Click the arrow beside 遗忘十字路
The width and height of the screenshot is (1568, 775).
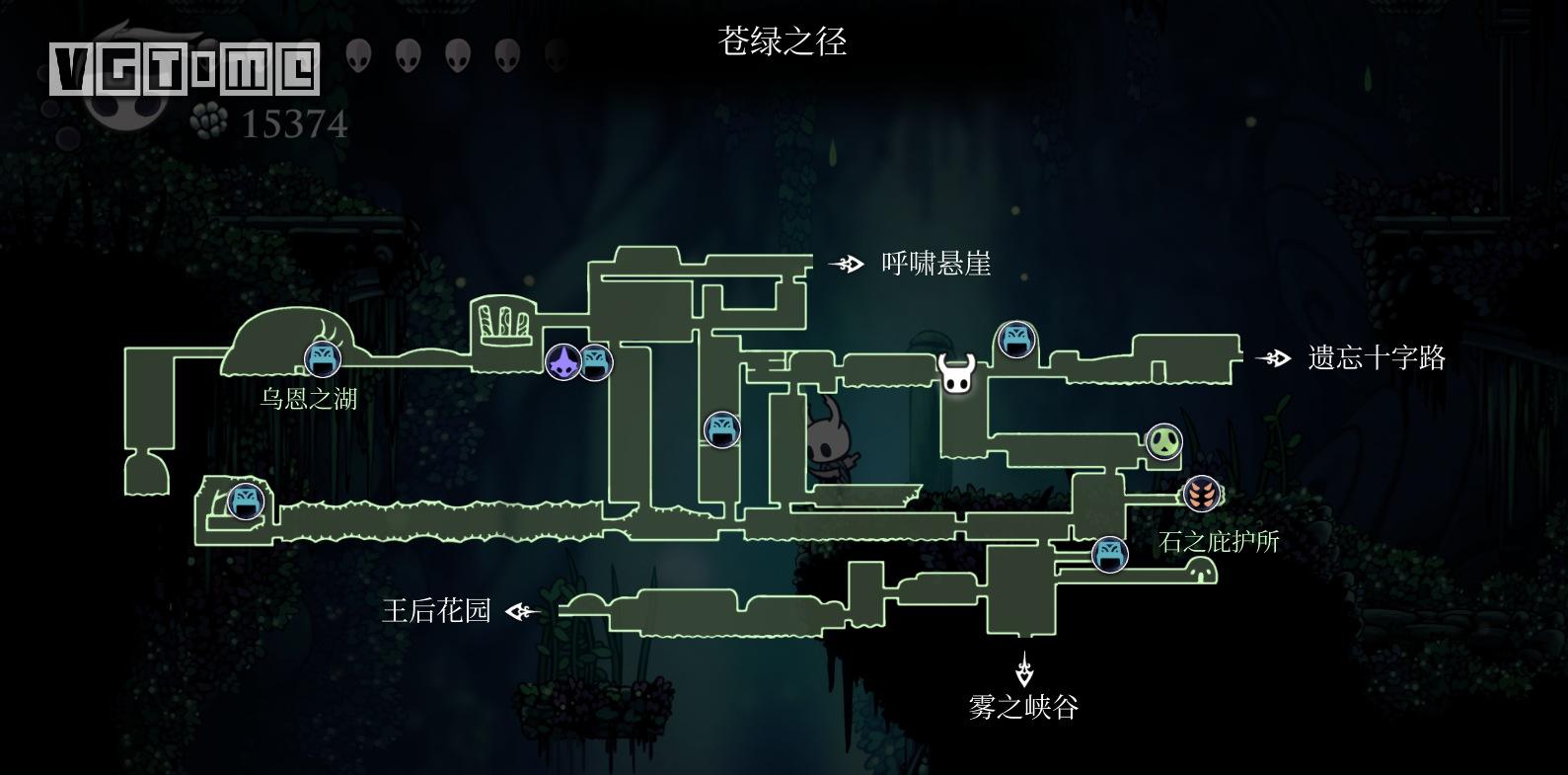1274,358
